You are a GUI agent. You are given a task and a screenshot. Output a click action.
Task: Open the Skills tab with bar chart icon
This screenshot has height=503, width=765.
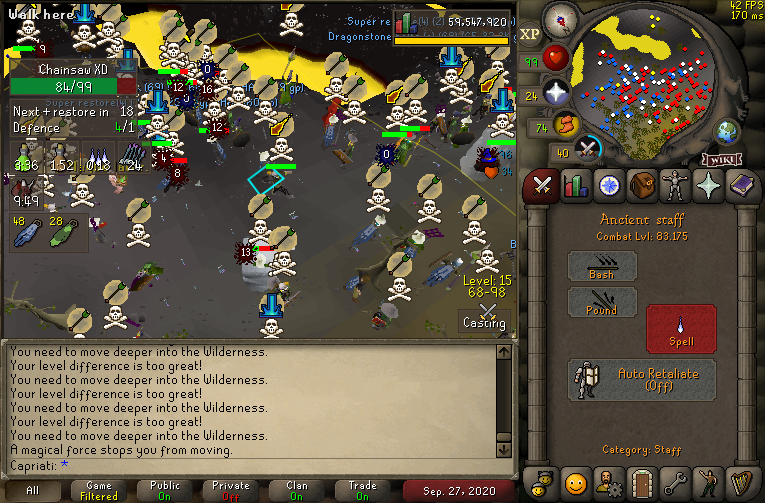pos(575,186)
